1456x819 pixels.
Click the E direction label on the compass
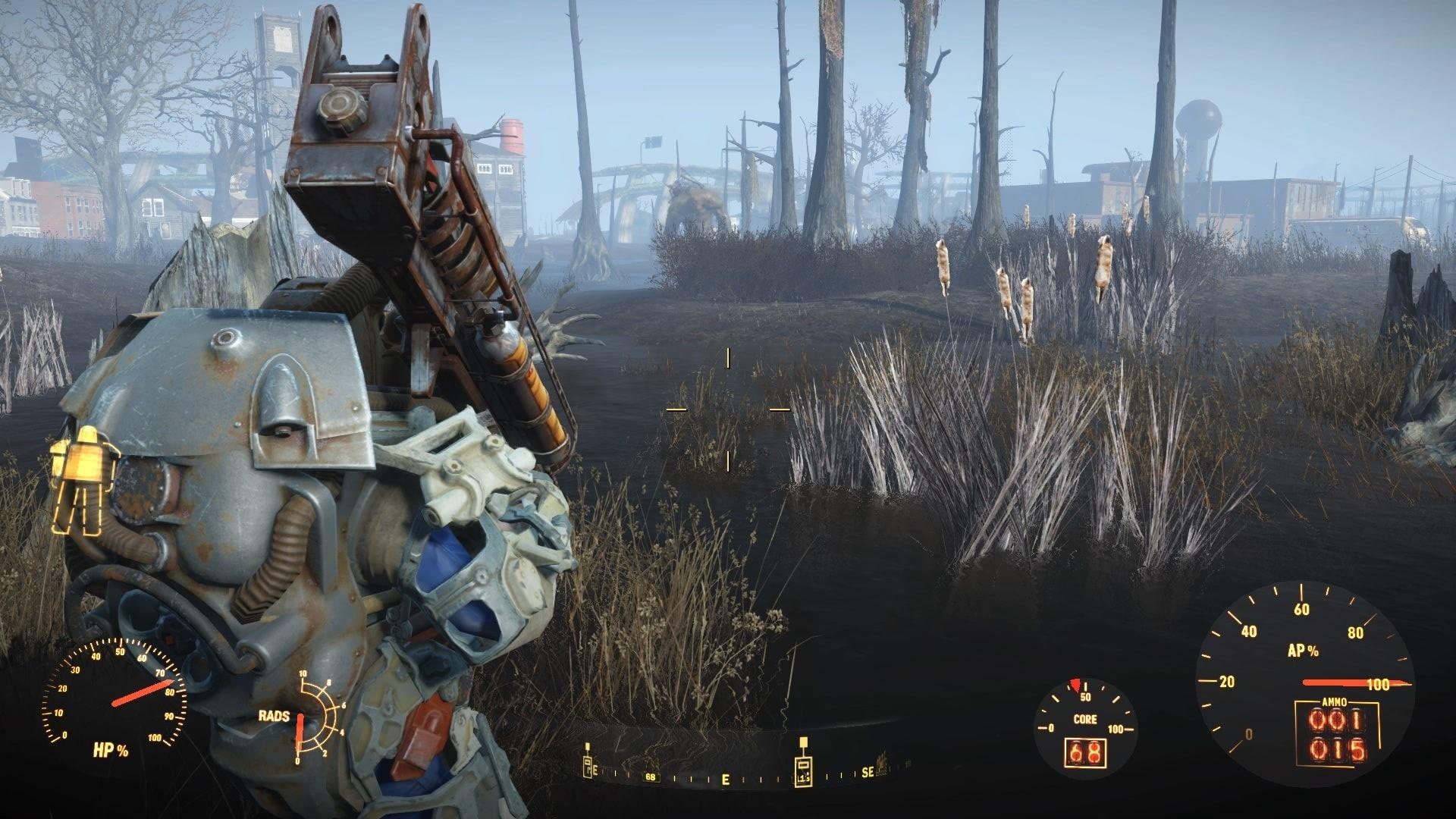pos(726,780)
